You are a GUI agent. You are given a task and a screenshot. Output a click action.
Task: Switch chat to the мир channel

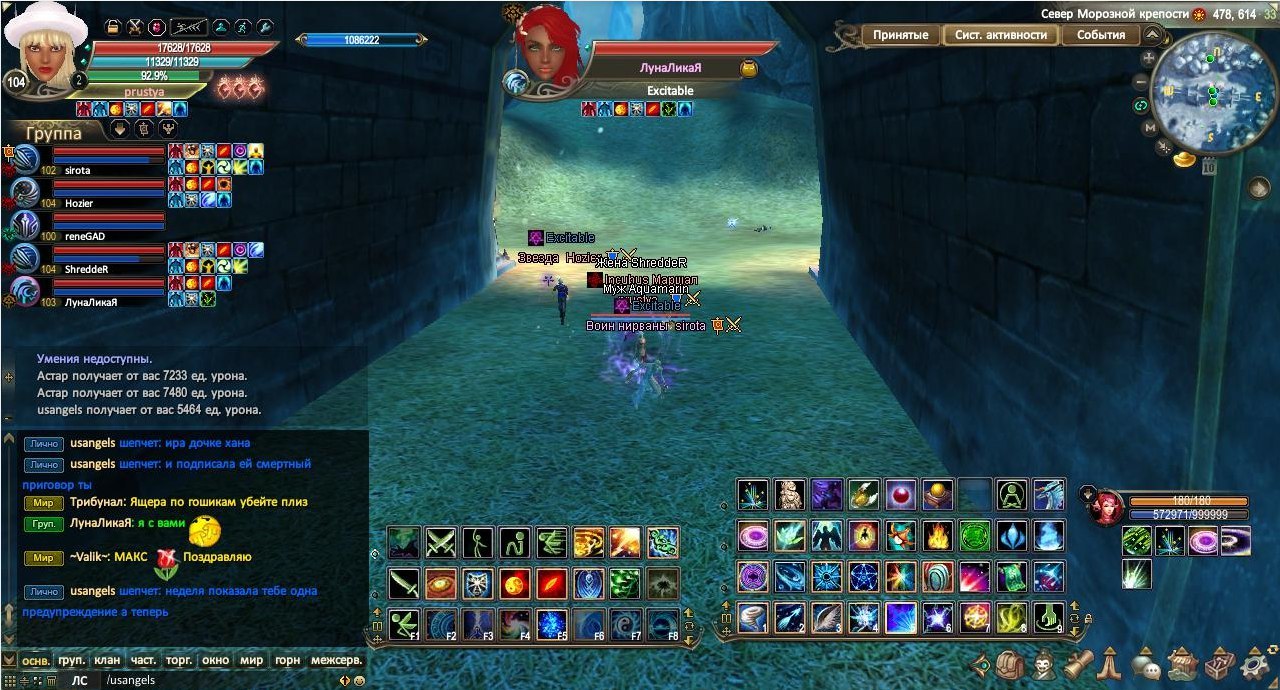coord(251,660)
